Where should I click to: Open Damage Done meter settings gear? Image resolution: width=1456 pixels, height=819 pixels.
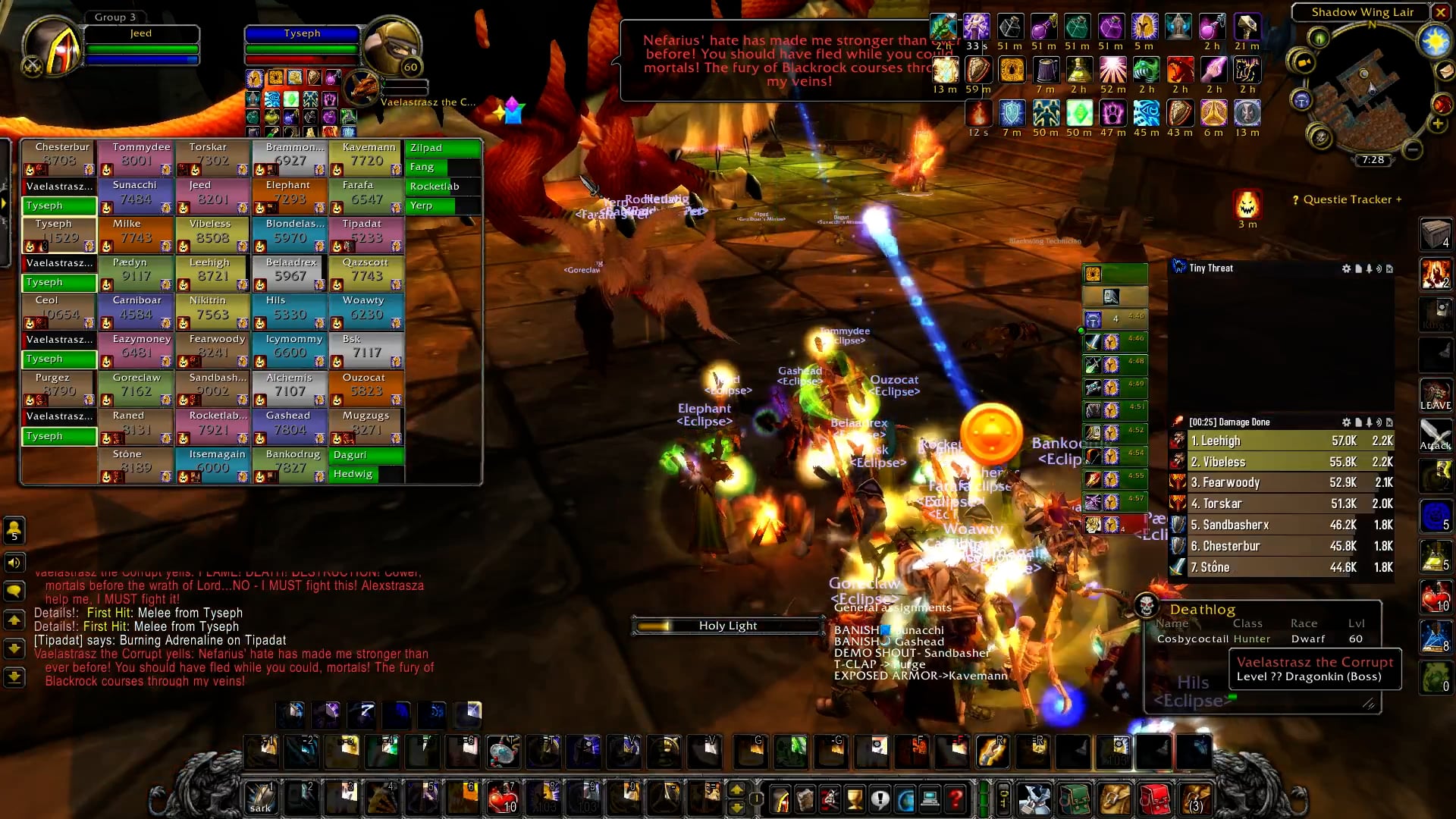click(x=1346, y=422)
